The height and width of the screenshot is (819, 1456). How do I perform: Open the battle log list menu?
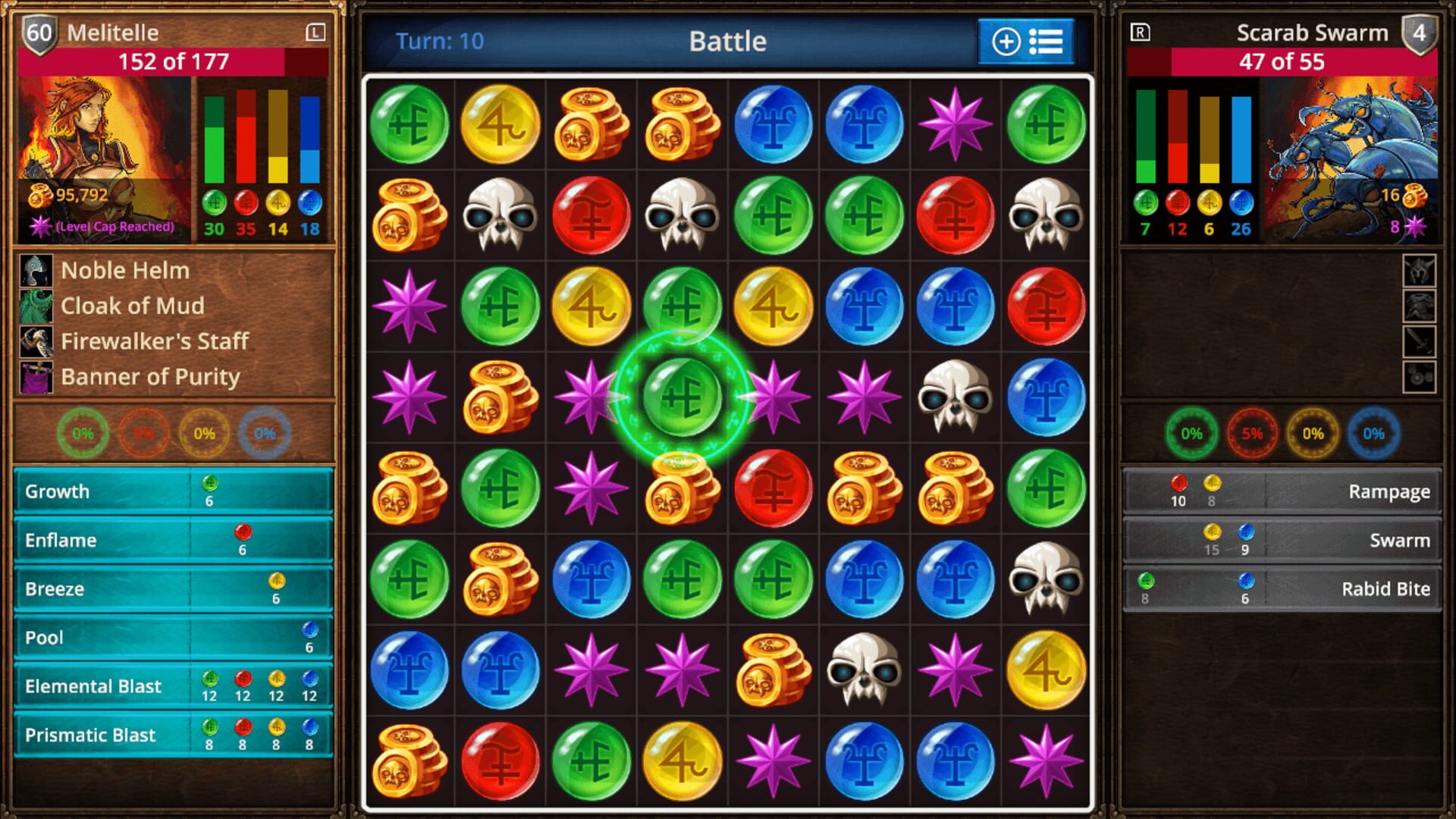click(x=1046, y=42)
